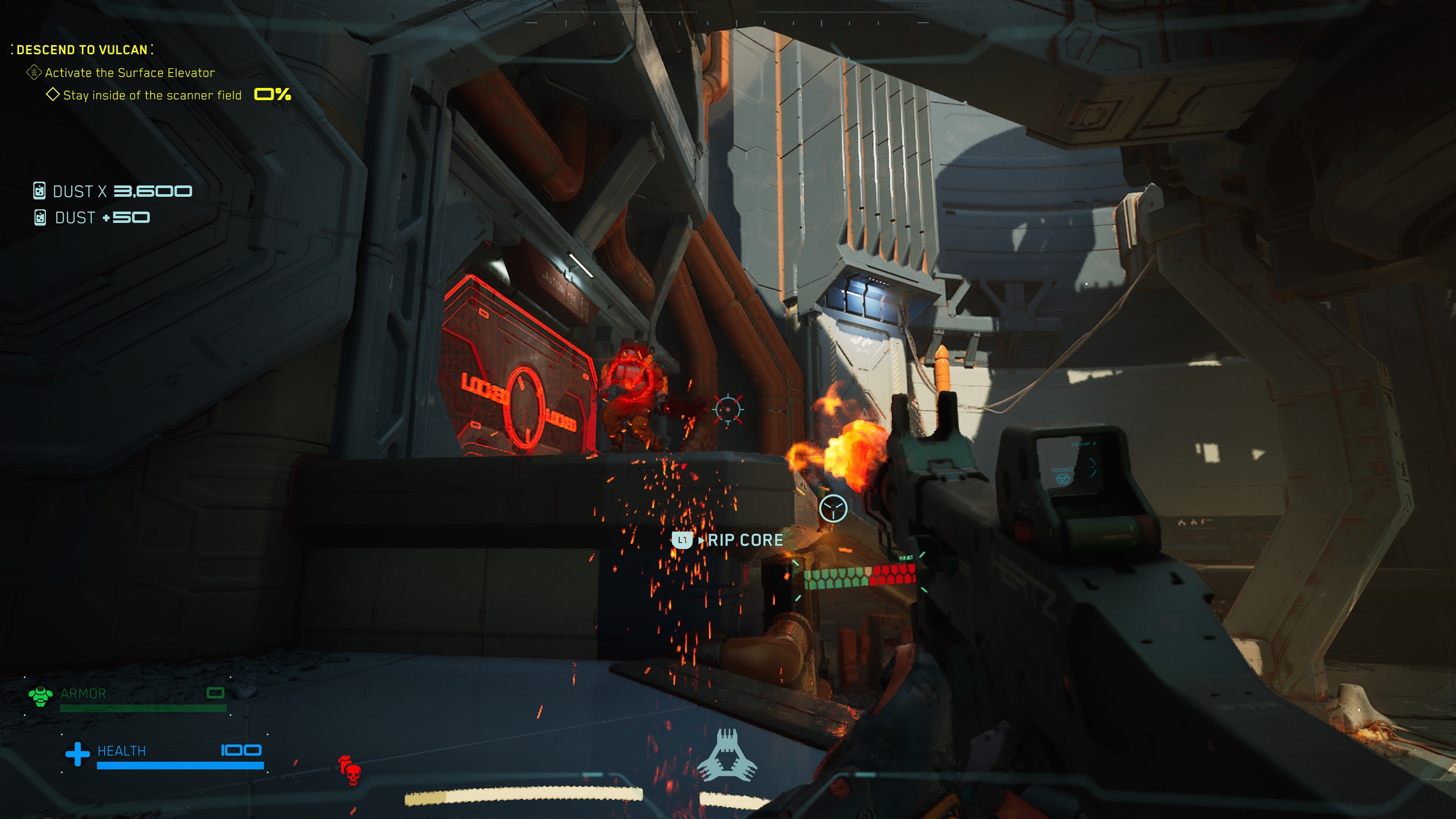Image resolution: width=1456 pixels, height=819 pixels.
Task: Click the red skull grenade icon
Action: click(350, 770)
